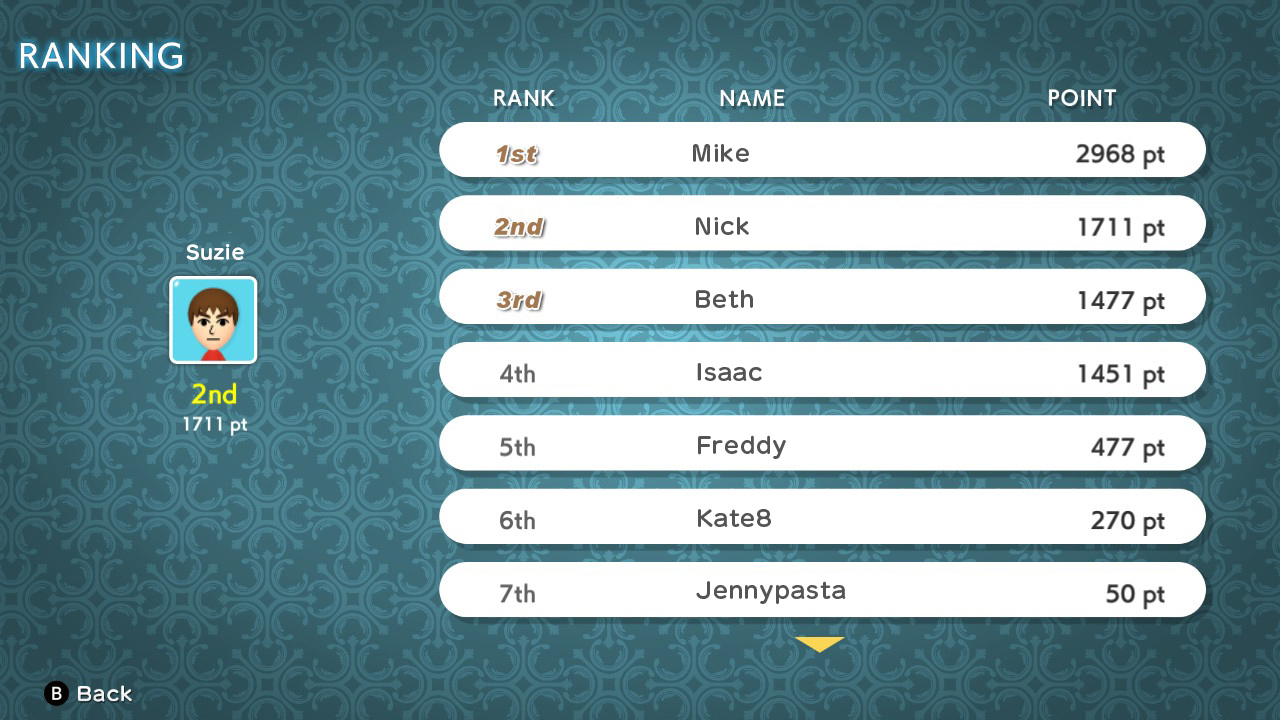1280x720 pixels.
Task: Expand the list with the yellow down arrow
Action: click(x=821, y=645)
